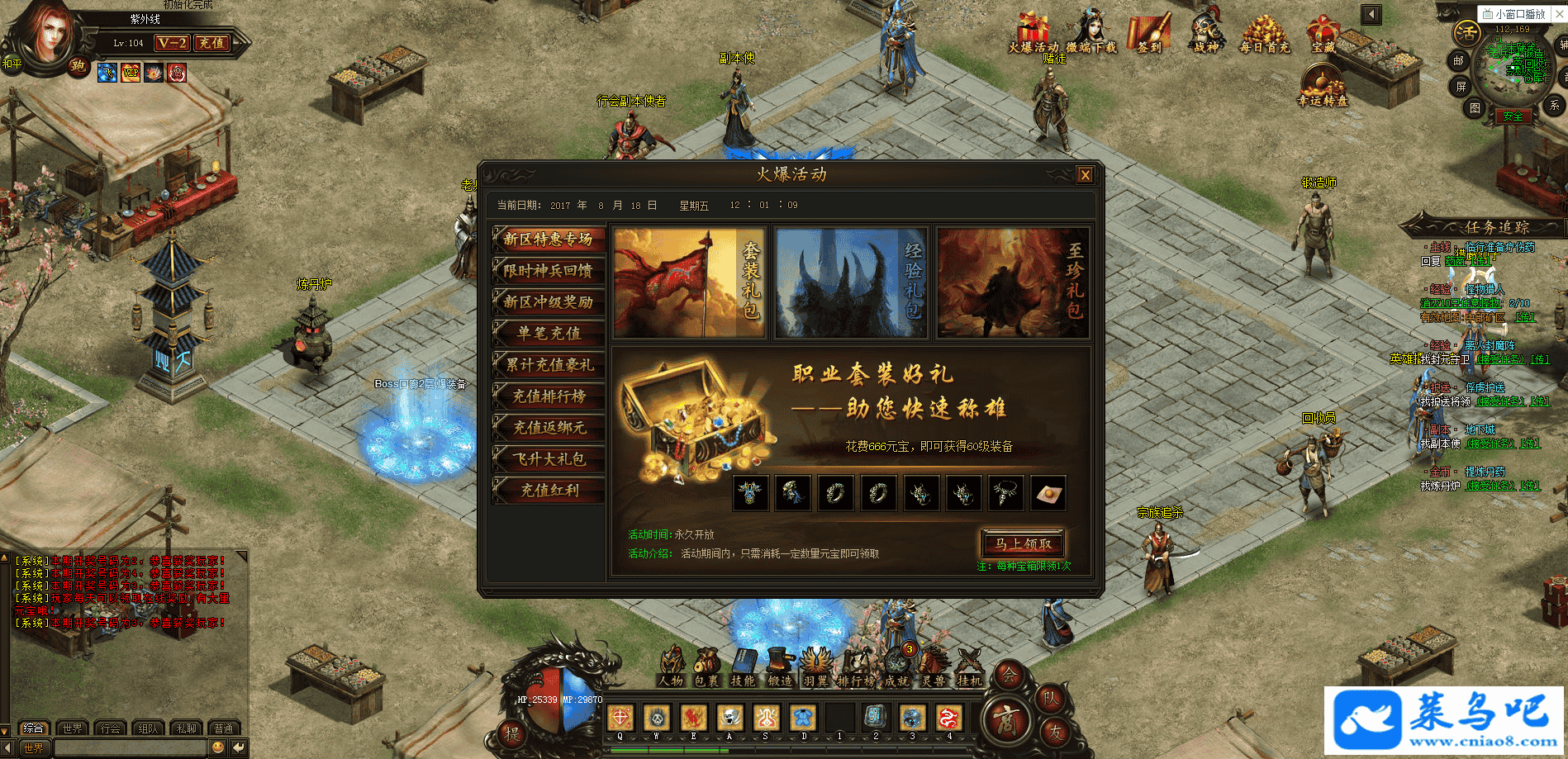The height and width of the screenshot is (759, 1568).
Task: Switch to 新区冲级奖励 rewards
Action: click(549, 302)
